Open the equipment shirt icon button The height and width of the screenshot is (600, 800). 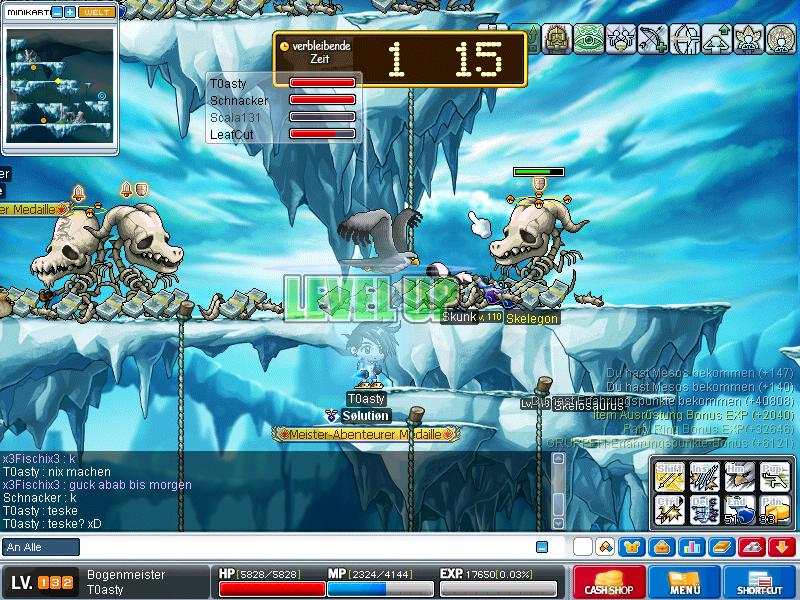pos(631,547)
